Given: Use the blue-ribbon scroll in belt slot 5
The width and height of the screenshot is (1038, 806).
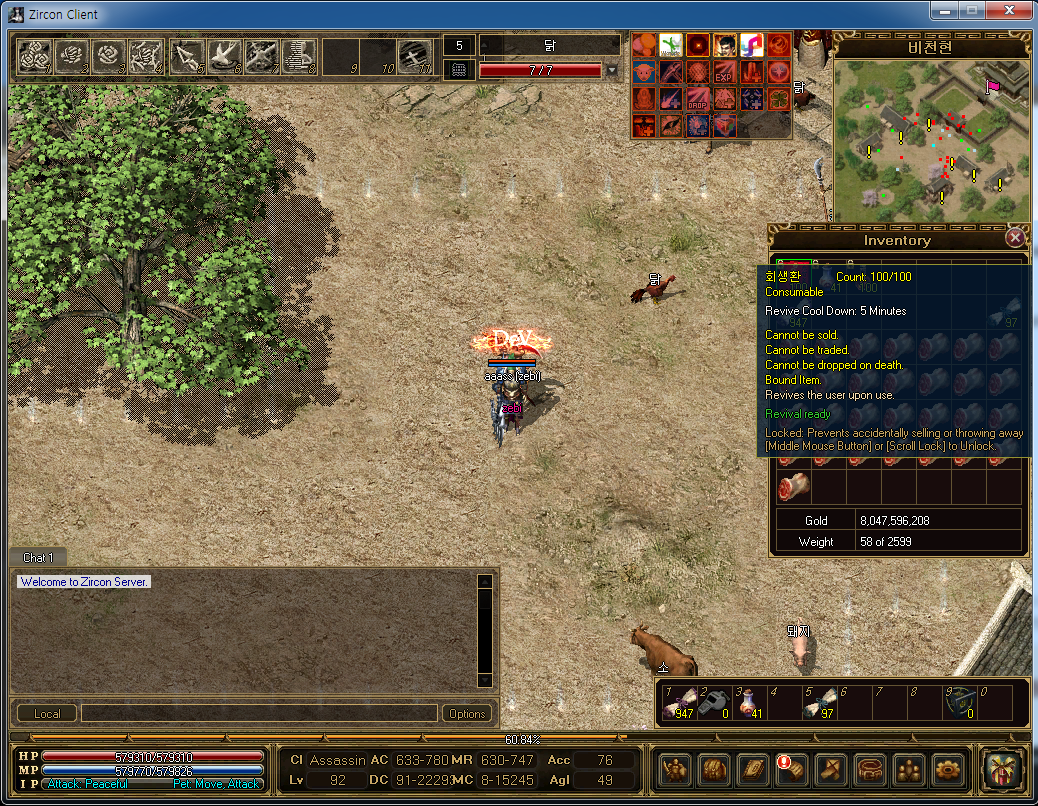Looking at the screenshot, I should point(819,704).
